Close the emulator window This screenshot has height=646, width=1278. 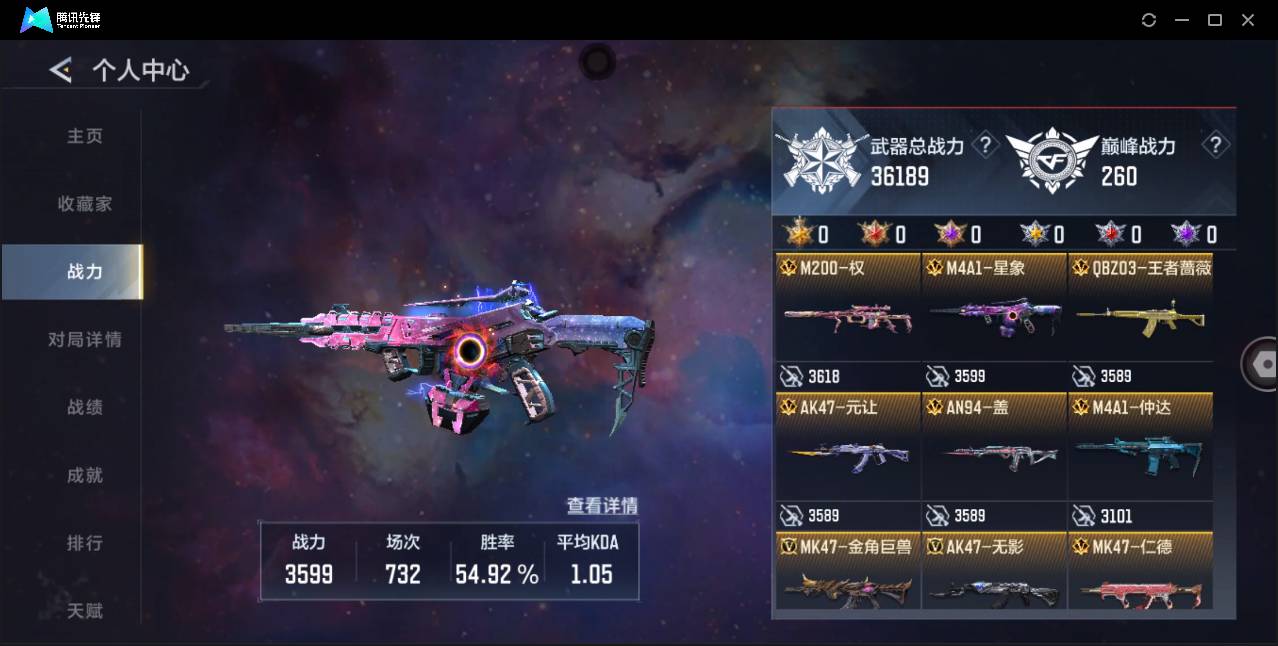(x=1248, y=20)
